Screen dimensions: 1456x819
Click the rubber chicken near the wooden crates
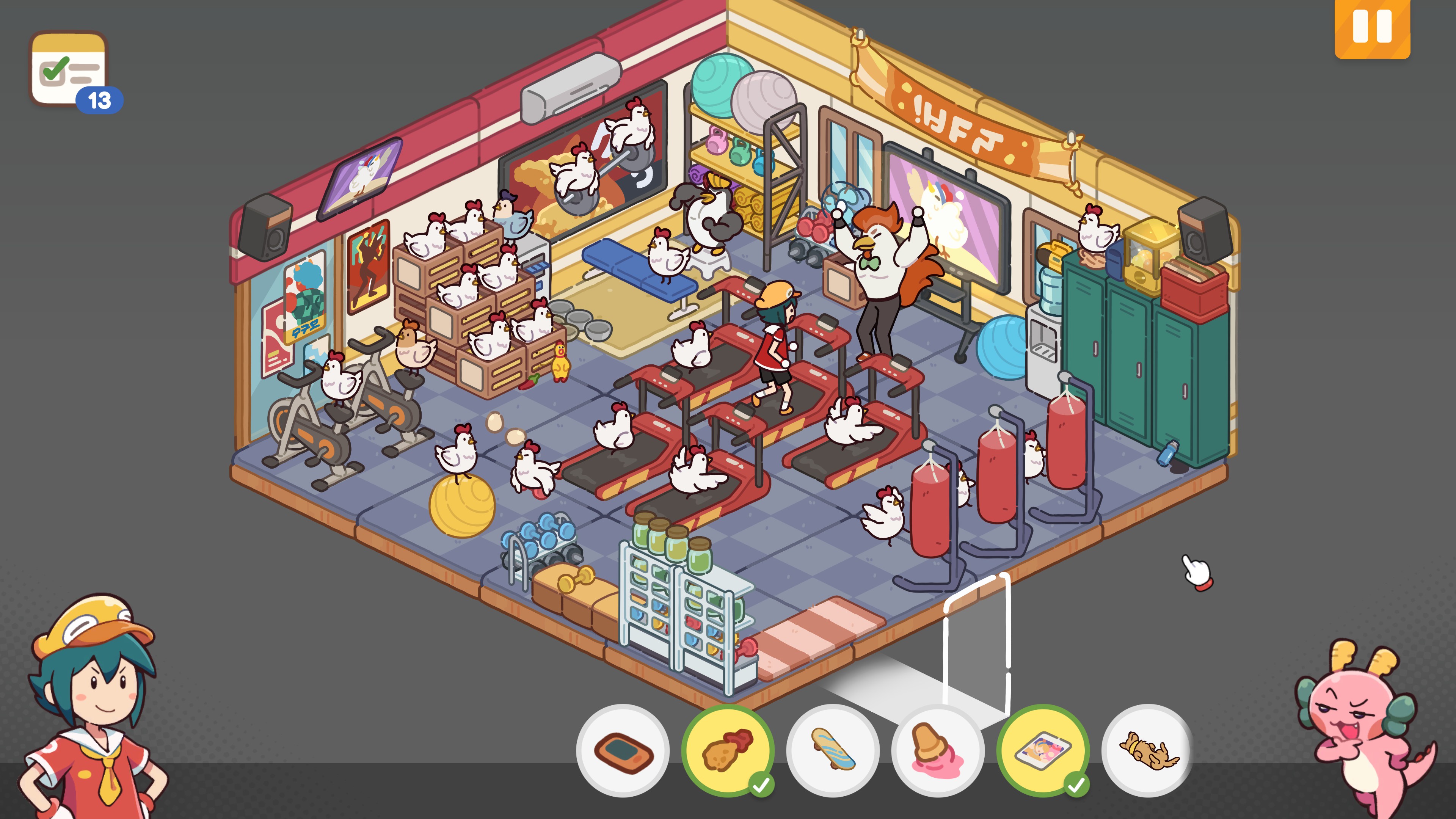click(561, 362)
